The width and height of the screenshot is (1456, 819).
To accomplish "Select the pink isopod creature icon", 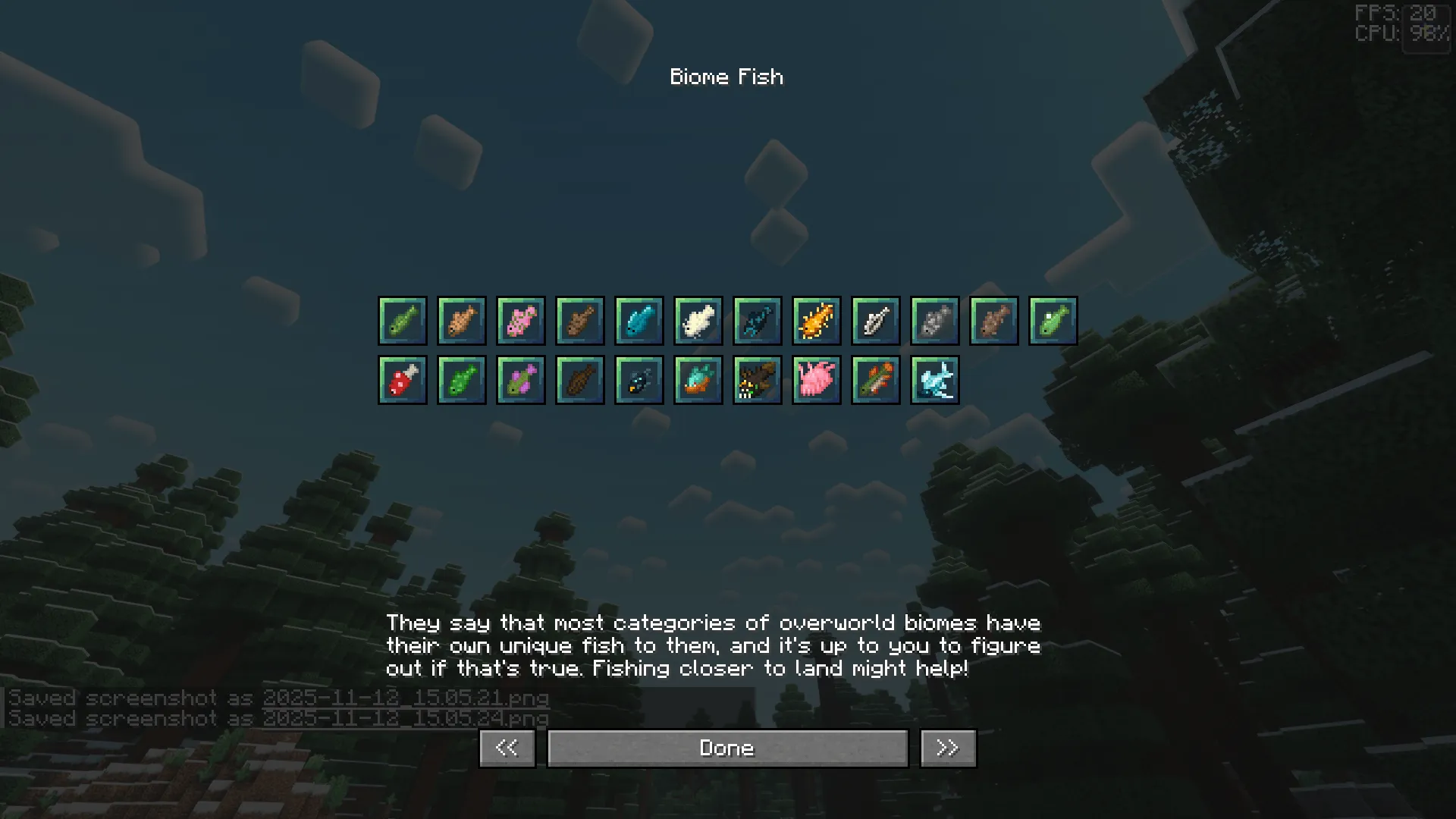I will (x=816, y=379).
